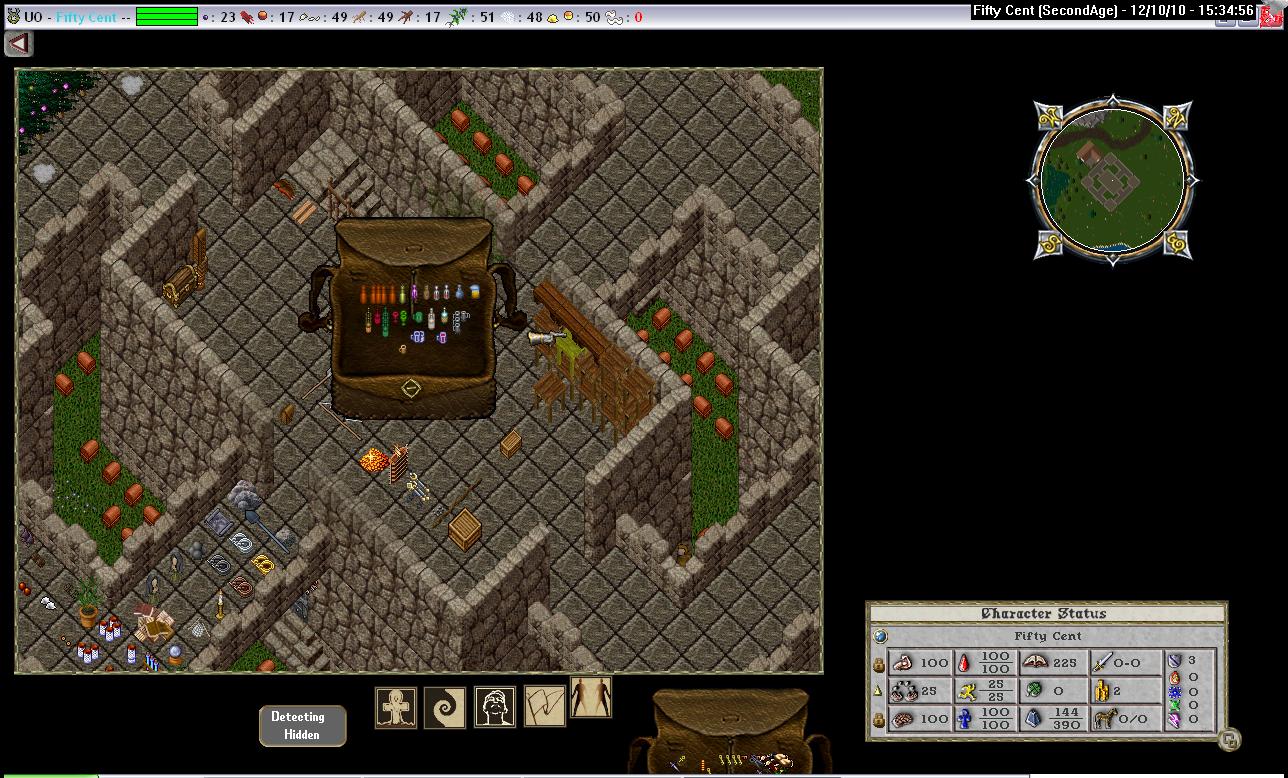Toggle the strength stat lock
The height and width of the screenshot is (778, 1288).
point(879,663)
